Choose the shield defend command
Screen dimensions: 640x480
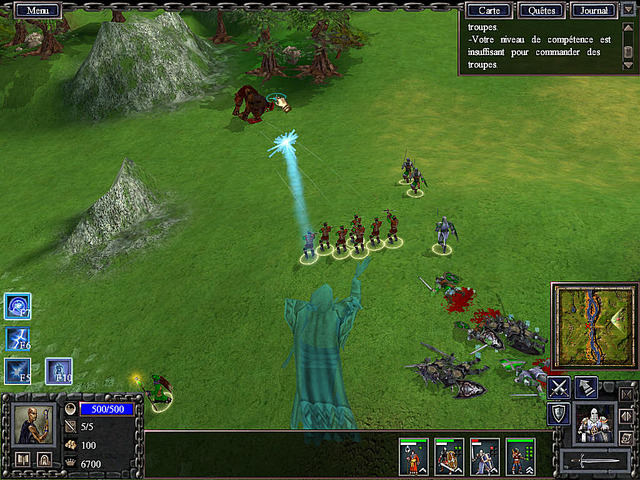(x=558, y=414)
